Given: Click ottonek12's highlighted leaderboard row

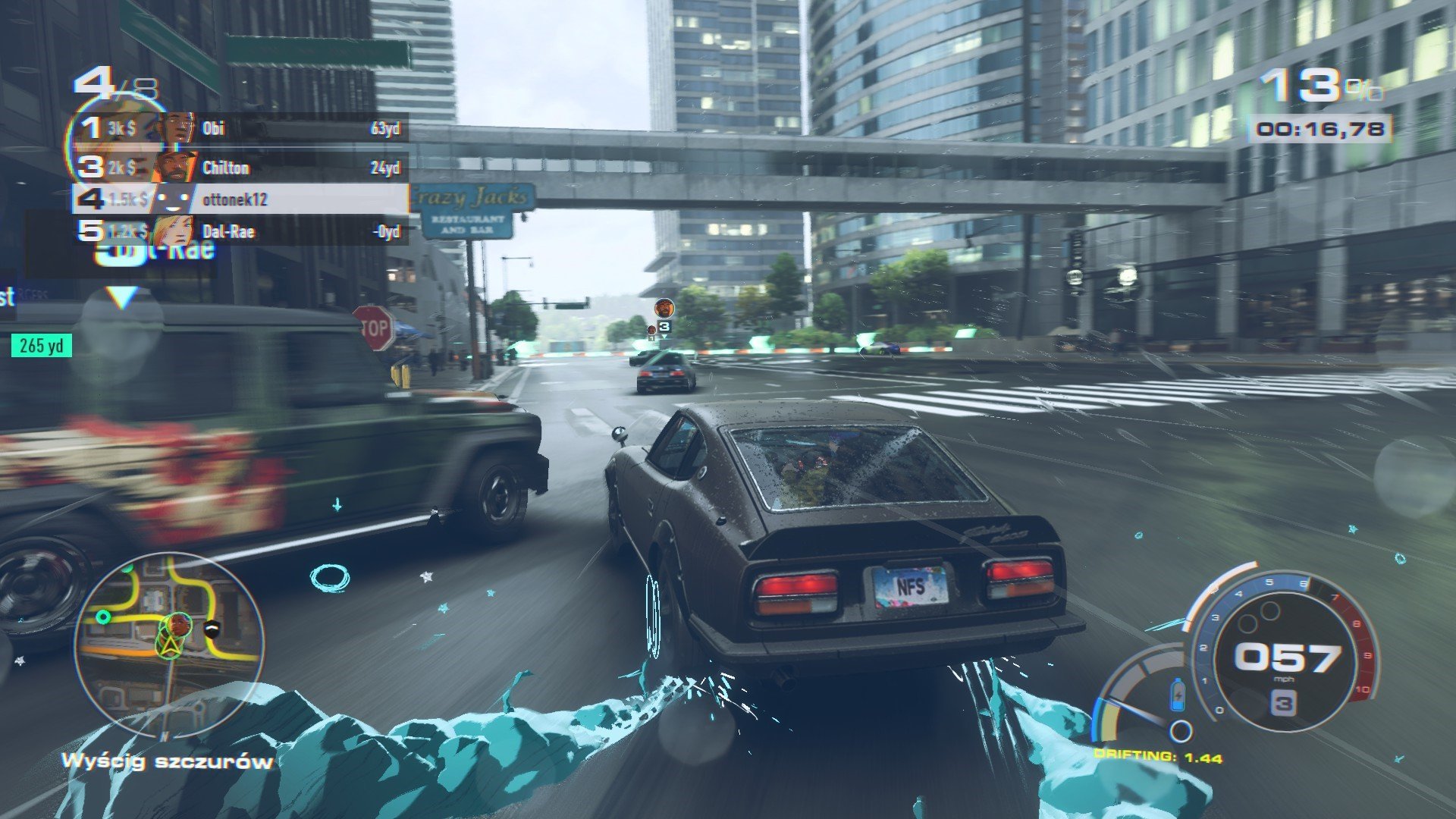Looking at the screenshot, I should pyautogui.click(x=241, y=199).
